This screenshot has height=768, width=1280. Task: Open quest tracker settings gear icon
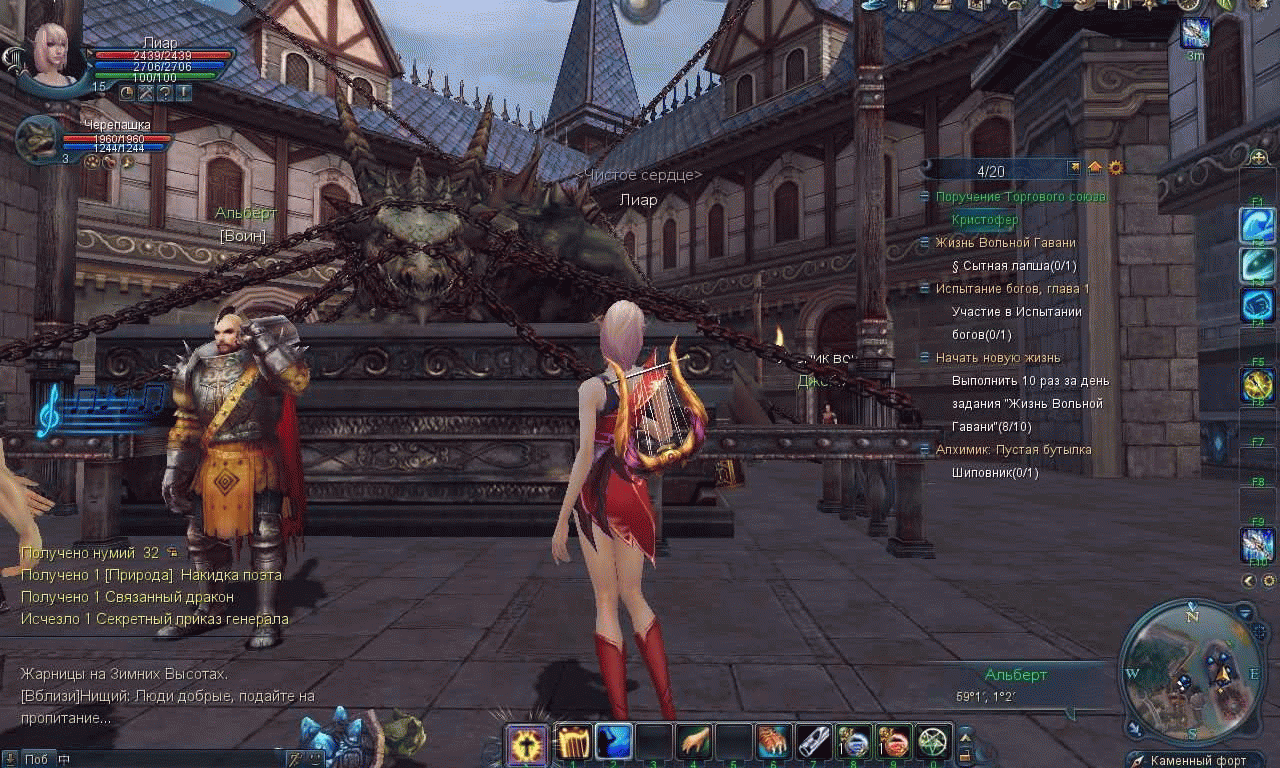coord(1116,168)
